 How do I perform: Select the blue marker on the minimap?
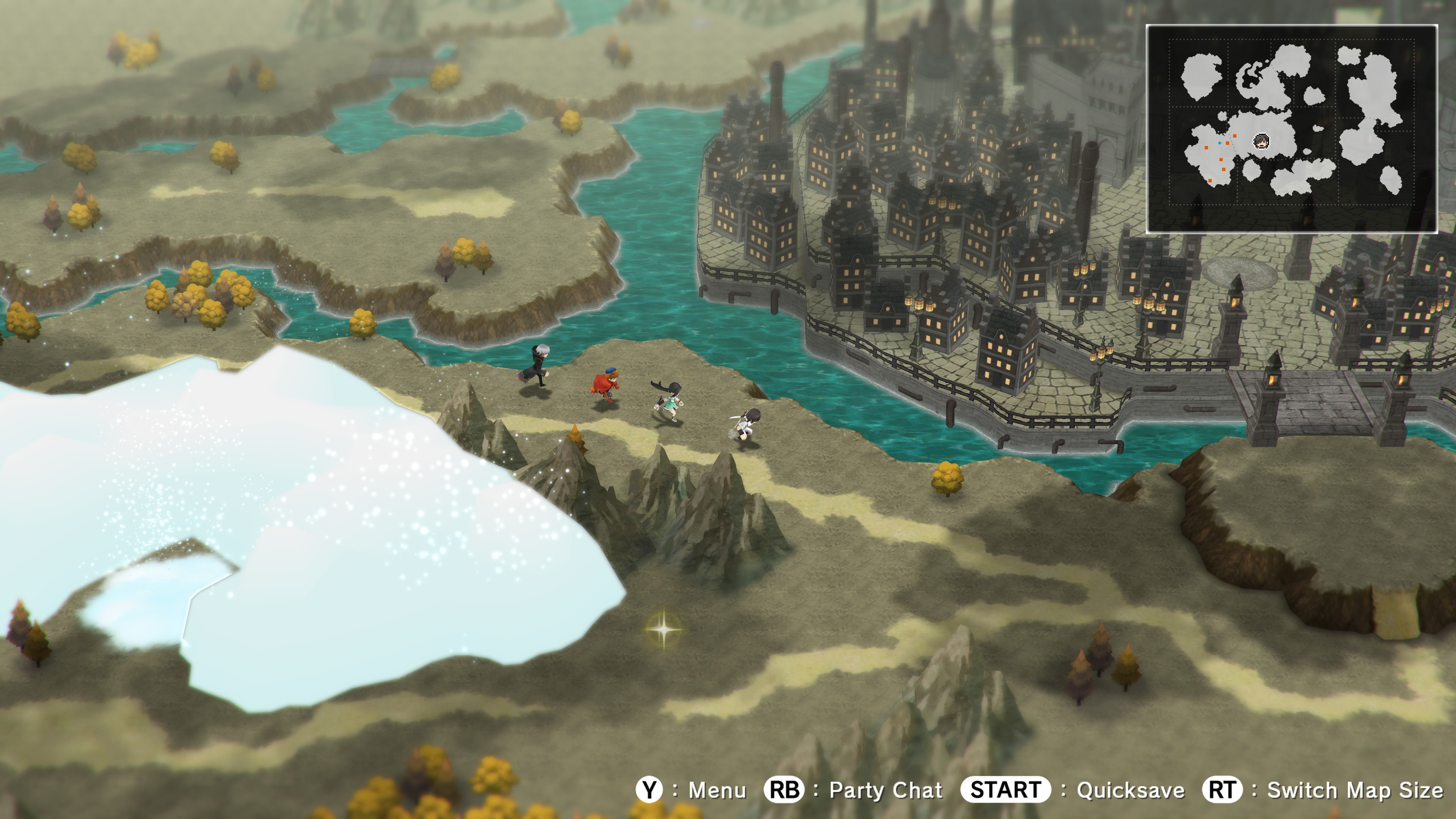click(1220, 143)
